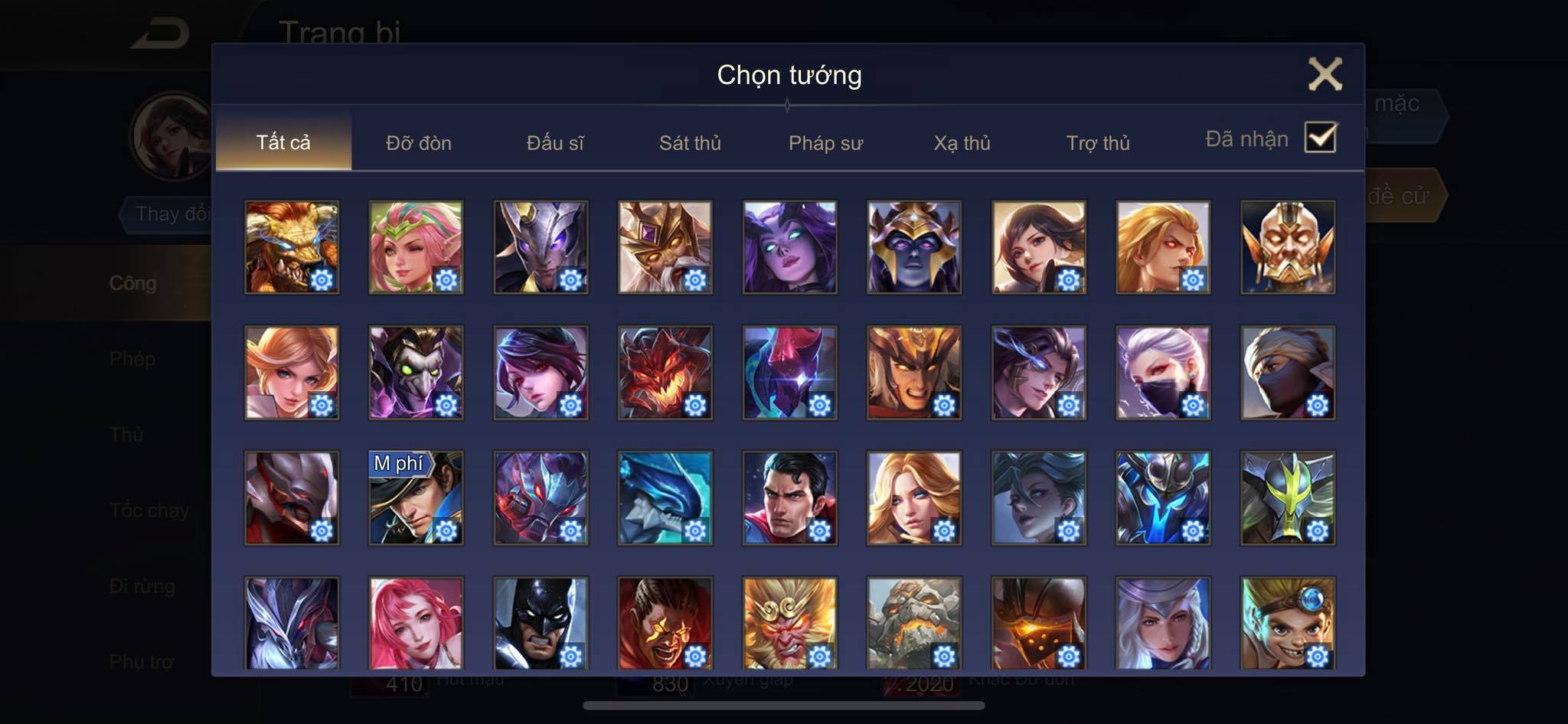Show the Đấu sĩ heroes tab
Screen dimensions: 1568x724
pos(555,143)
